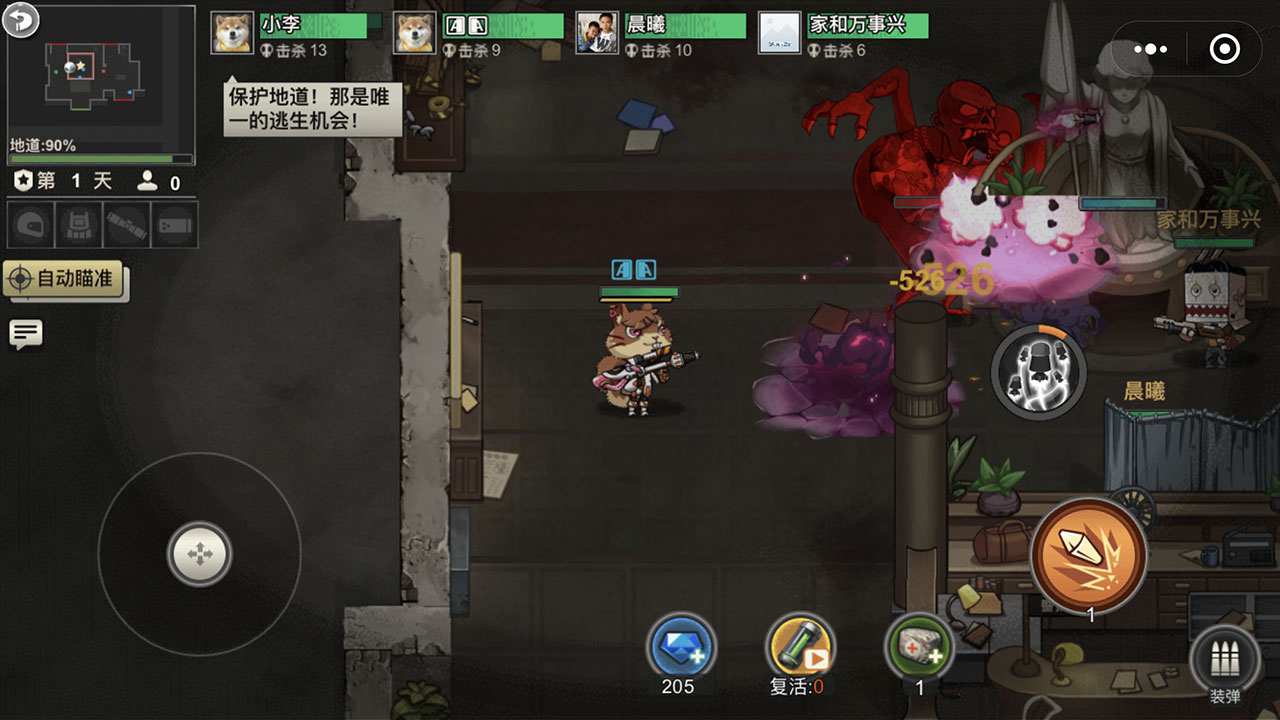
Task: Open the chat message bubble icon
Action: point(25,333)
